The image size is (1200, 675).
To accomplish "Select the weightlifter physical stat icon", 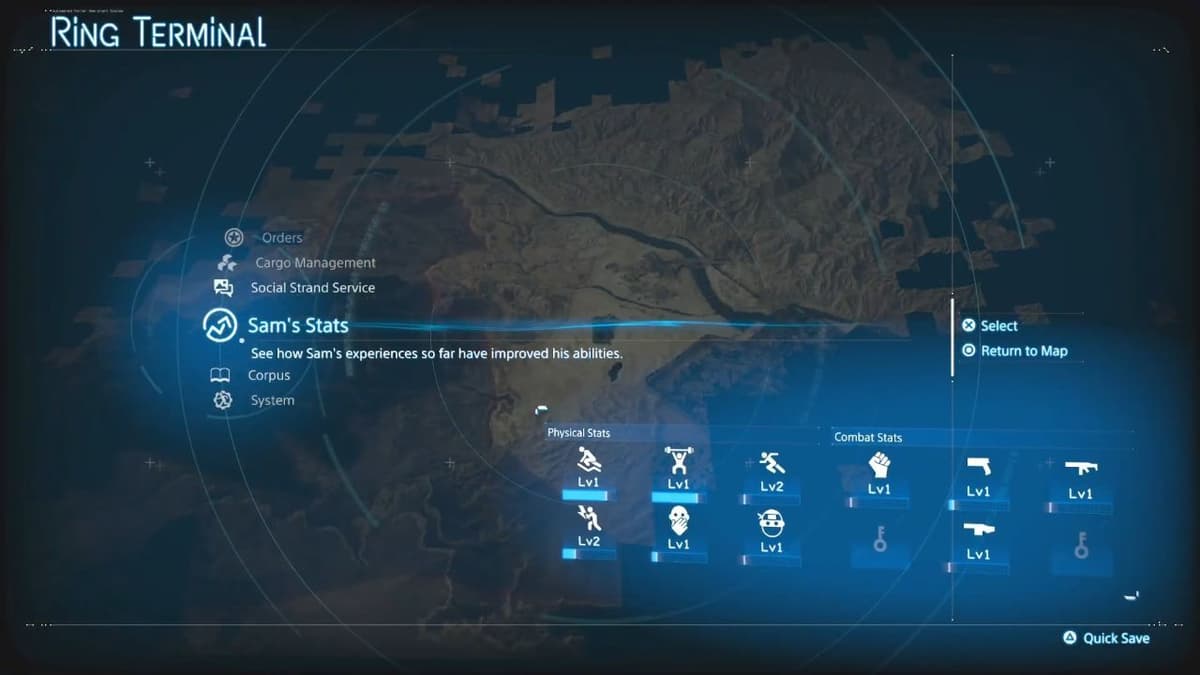I will click(678, 462).
